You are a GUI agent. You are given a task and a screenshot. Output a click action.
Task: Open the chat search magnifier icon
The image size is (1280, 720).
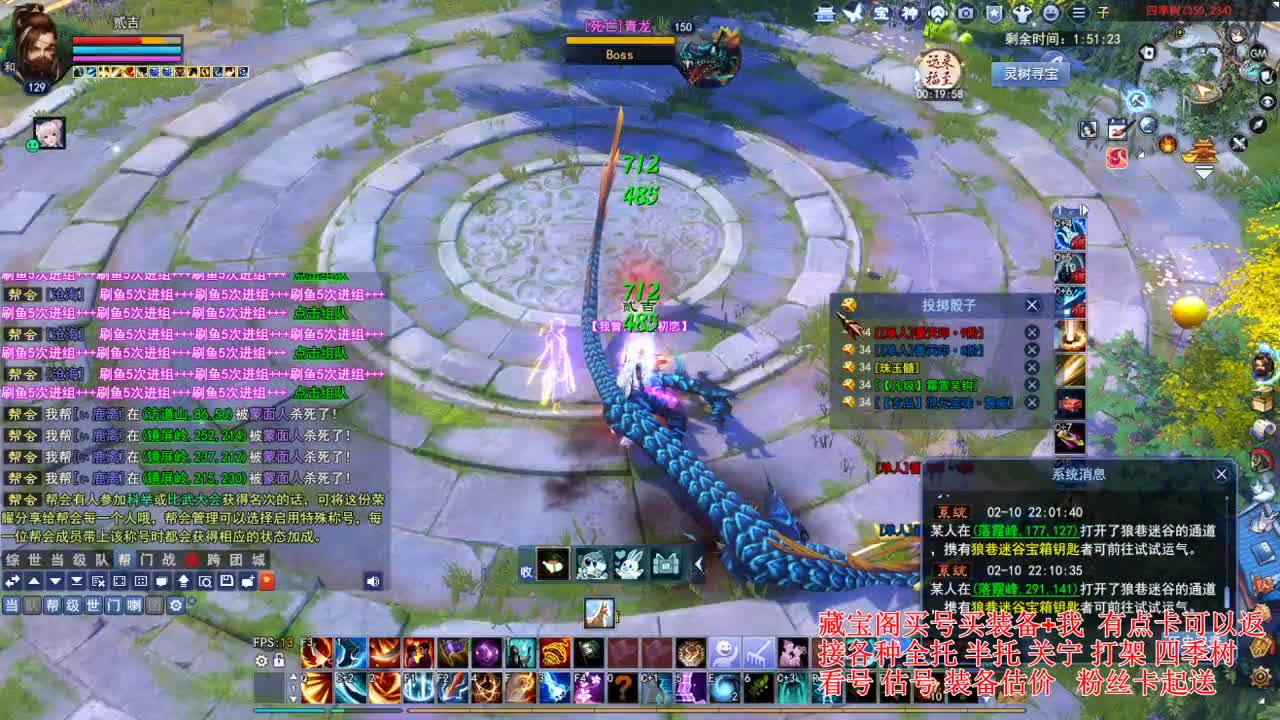(x=205, y=580)
